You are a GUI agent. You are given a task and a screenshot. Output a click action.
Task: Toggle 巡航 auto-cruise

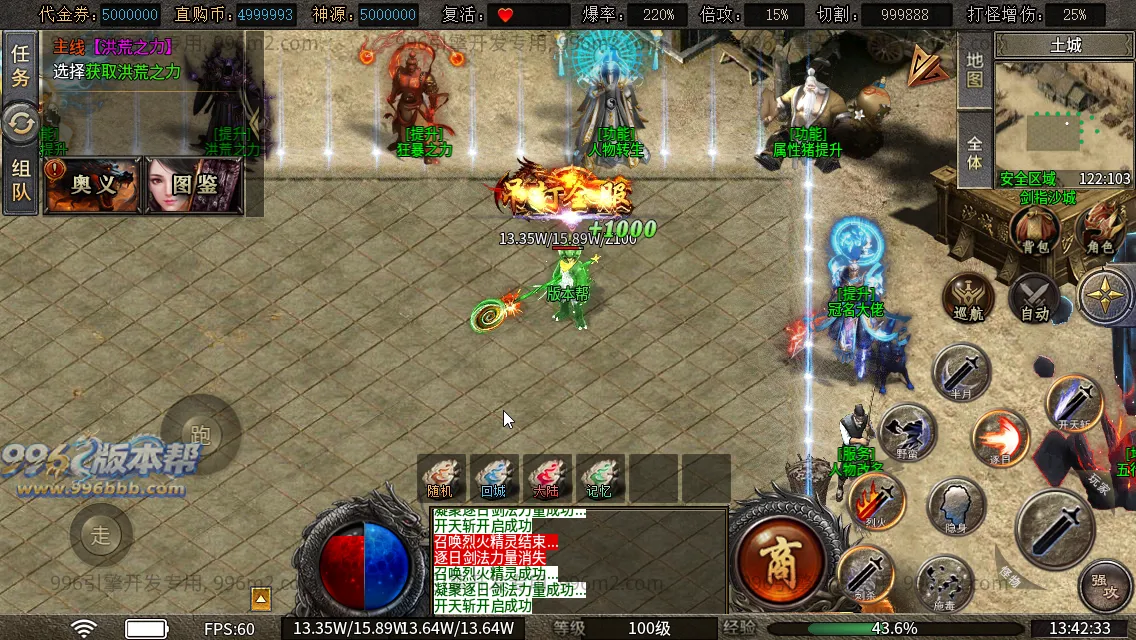(968, 298)
